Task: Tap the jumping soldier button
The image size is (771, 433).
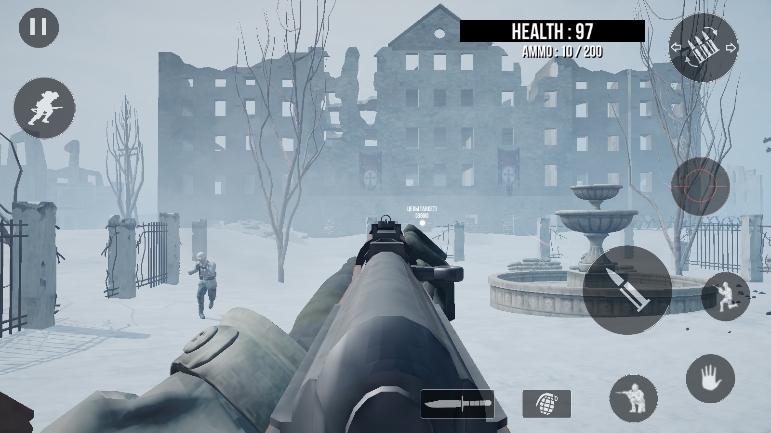Action: click(725, 297)
